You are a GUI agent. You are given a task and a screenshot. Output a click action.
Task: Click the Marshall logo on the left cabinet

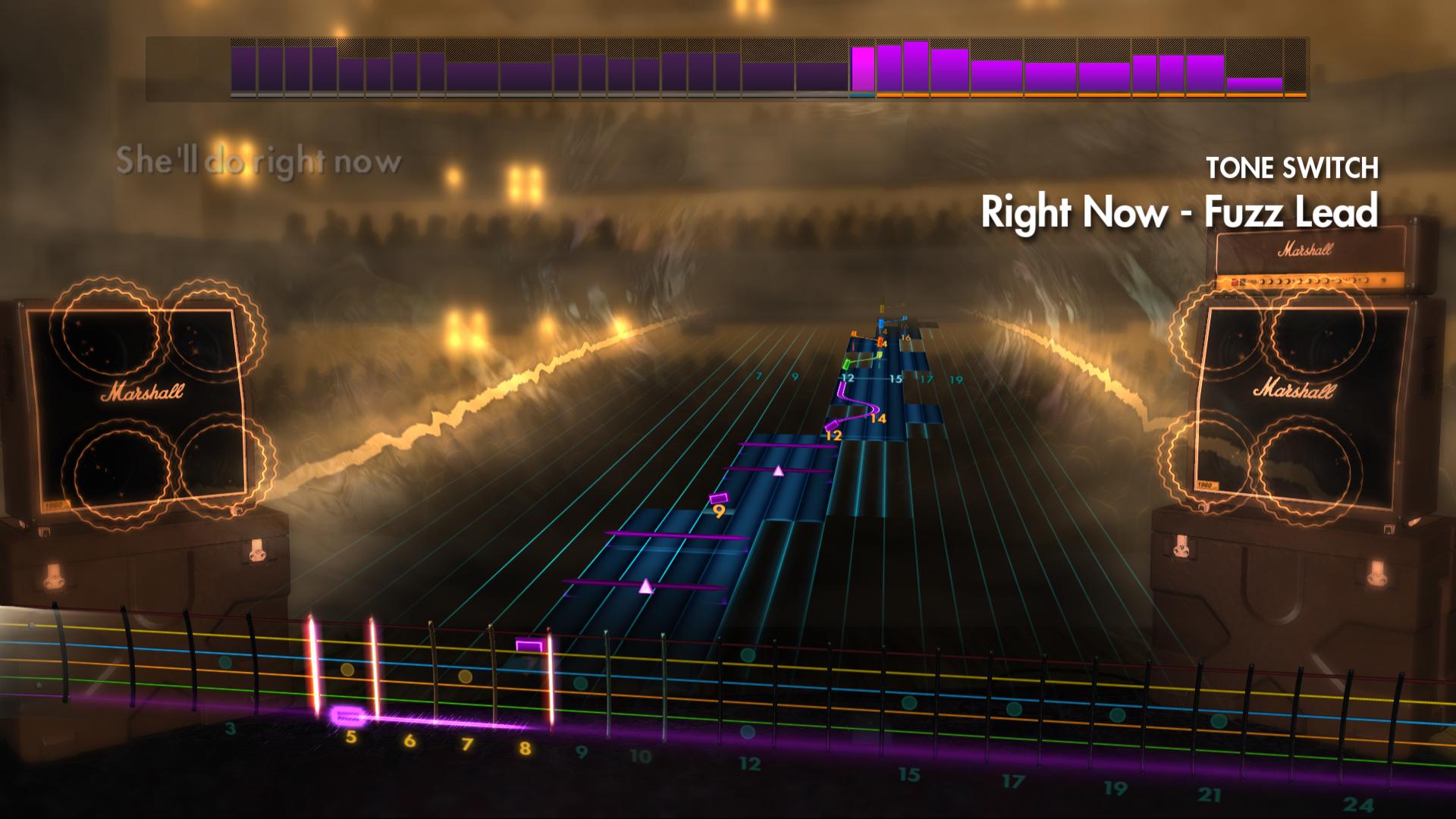pos(143,391)
